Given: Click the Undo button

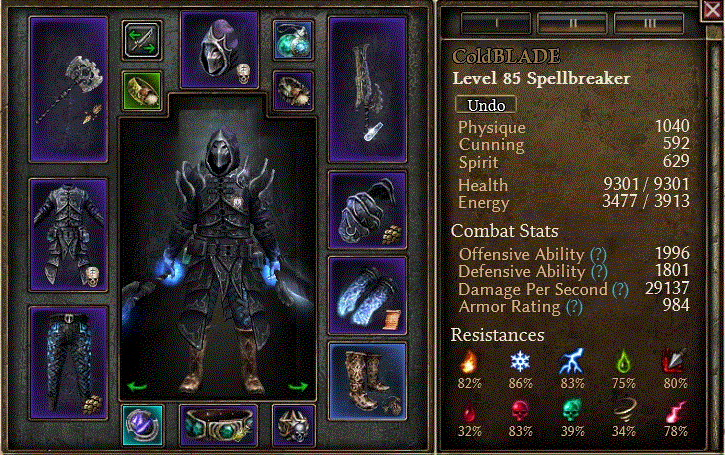Looking at the screenshot, I should 485,104.
